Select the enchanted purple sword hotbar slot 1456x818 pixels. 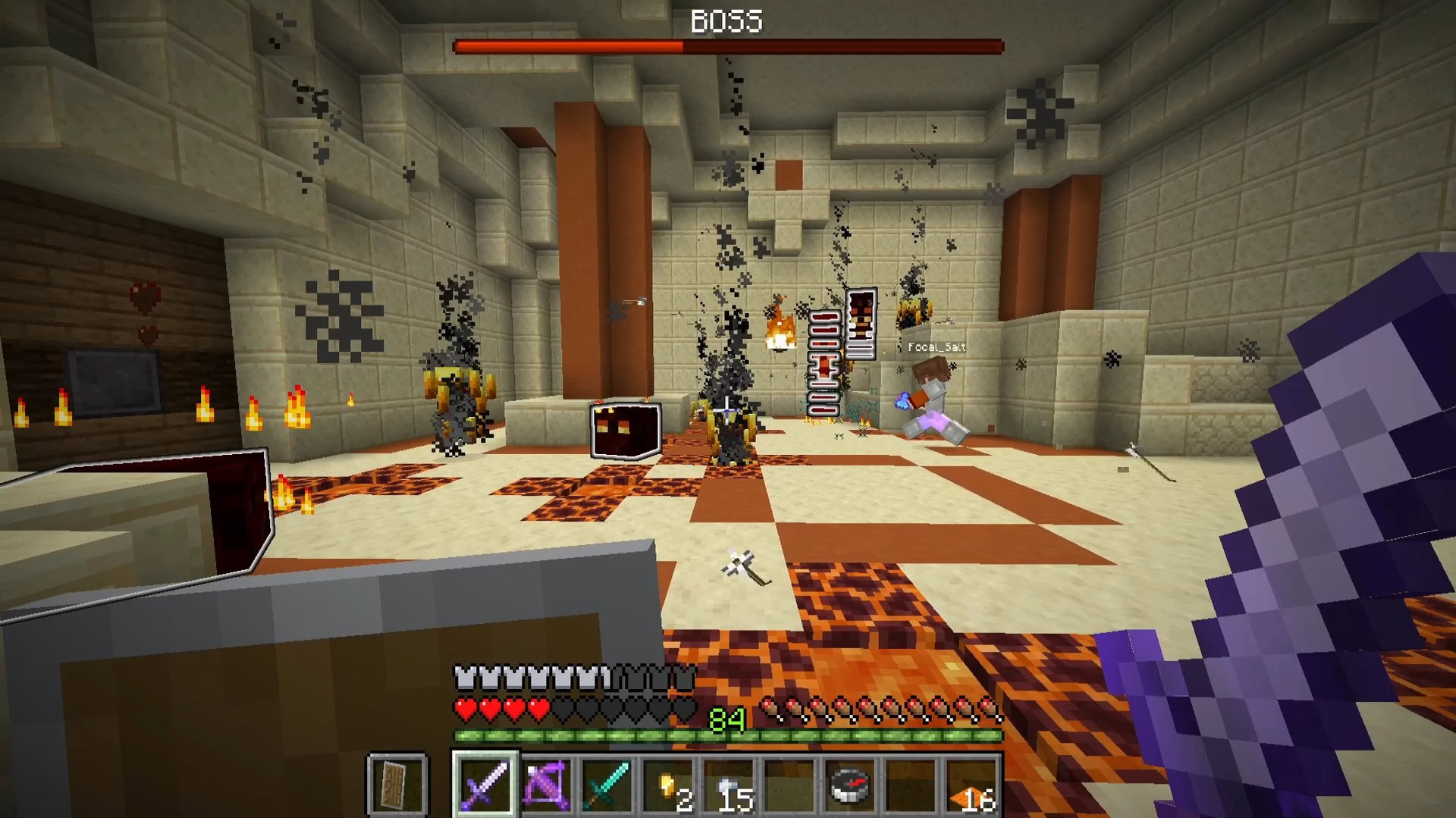click(x=485, y=783)
